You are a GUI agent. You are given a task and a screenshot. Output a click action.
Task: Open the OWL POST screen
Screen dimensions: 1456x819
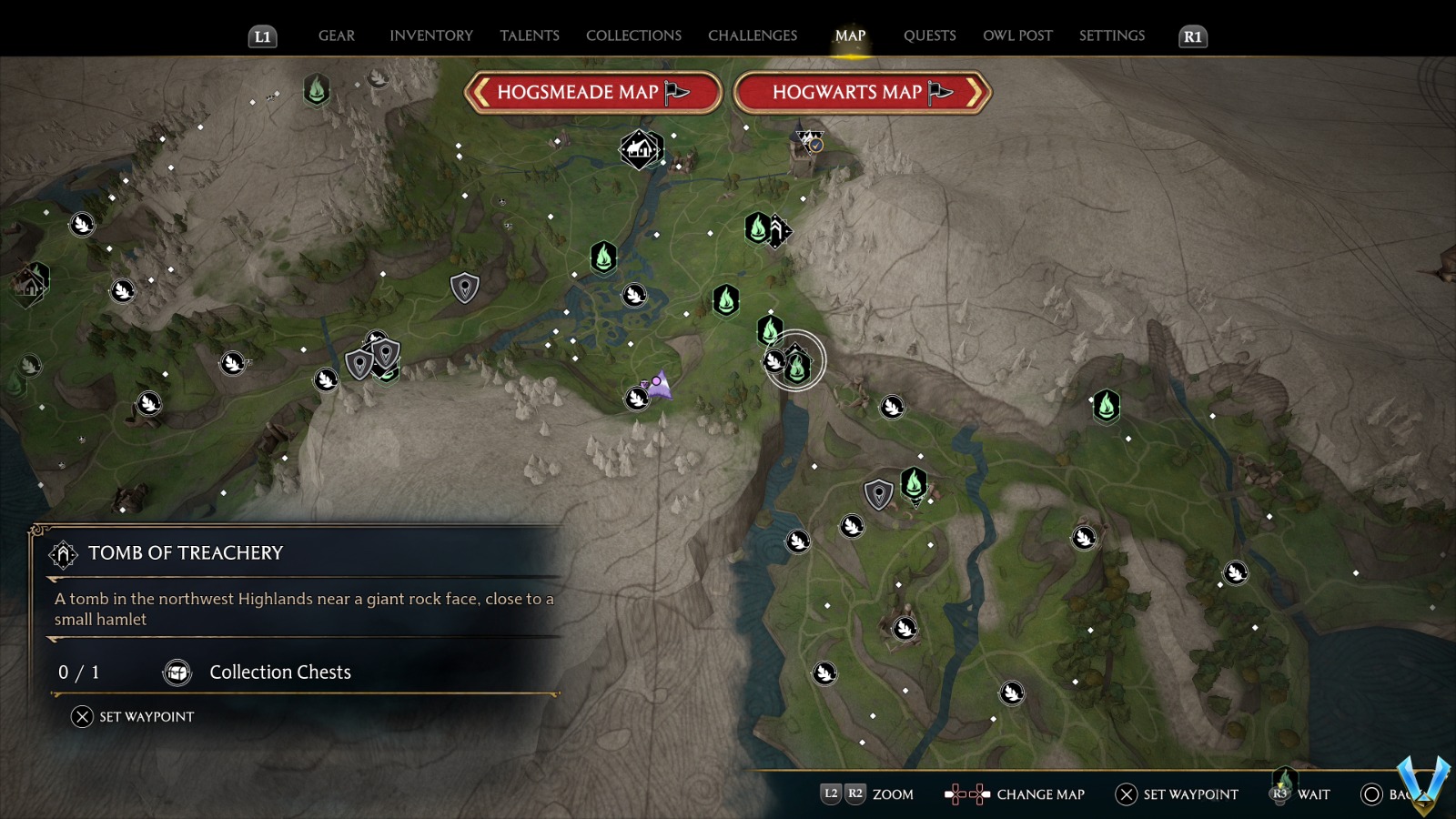coord(1017,35)
